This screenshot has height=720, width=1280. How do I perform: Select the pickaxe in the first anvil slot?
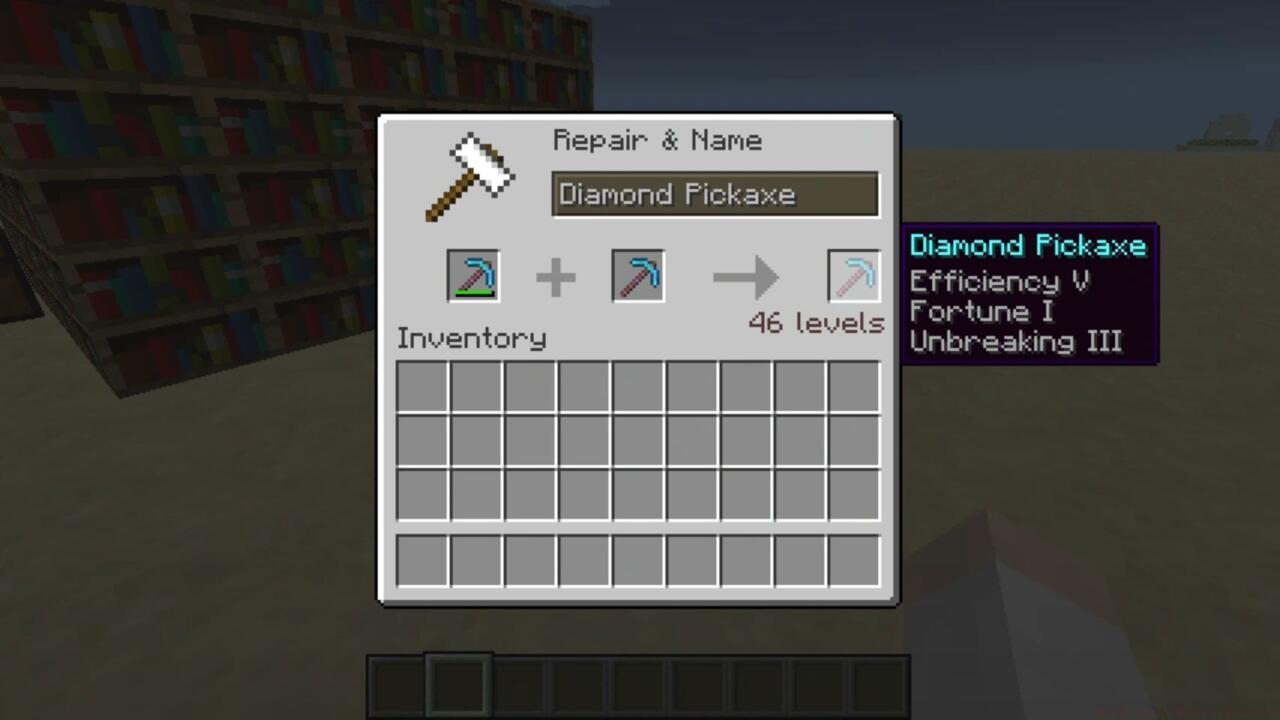pos(472,276)
